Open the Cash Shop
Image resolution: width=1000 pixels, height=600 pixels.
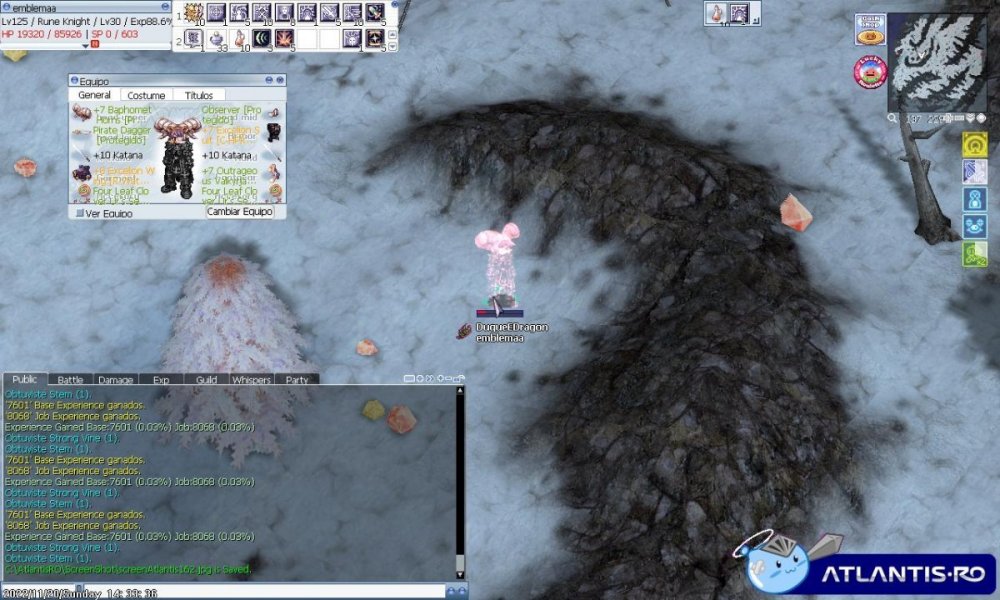pyautogui.click(x=868, y=30)
